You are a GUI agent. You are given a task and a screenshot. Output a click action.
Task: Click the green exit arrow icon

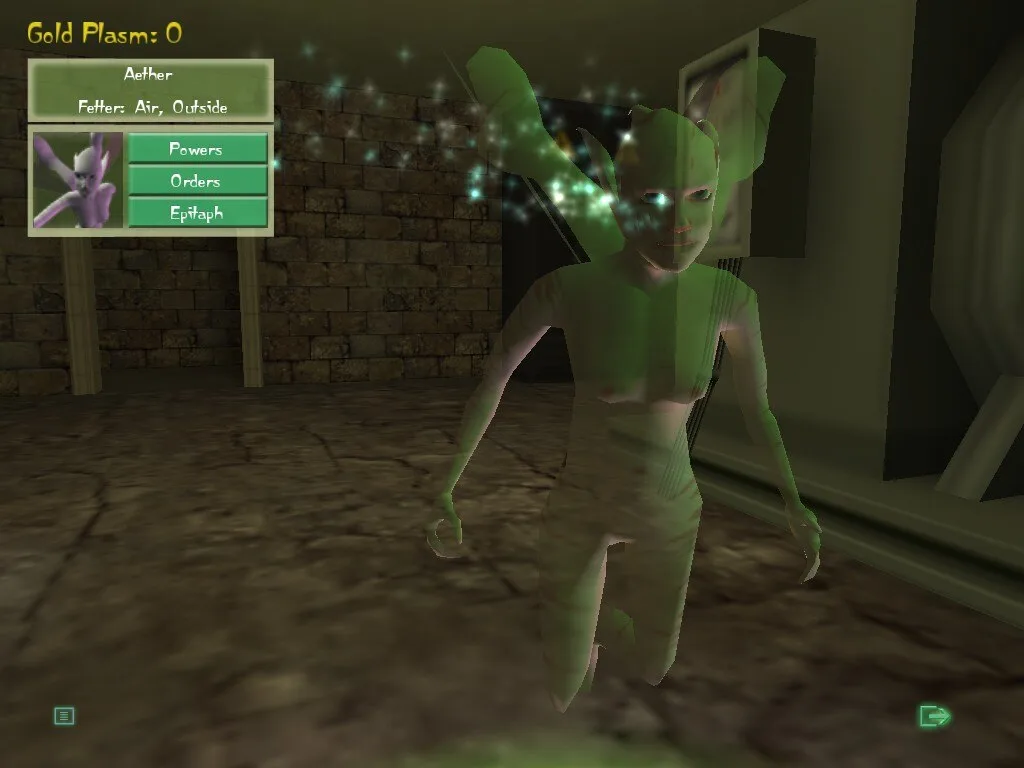click(x=934, y=715)
